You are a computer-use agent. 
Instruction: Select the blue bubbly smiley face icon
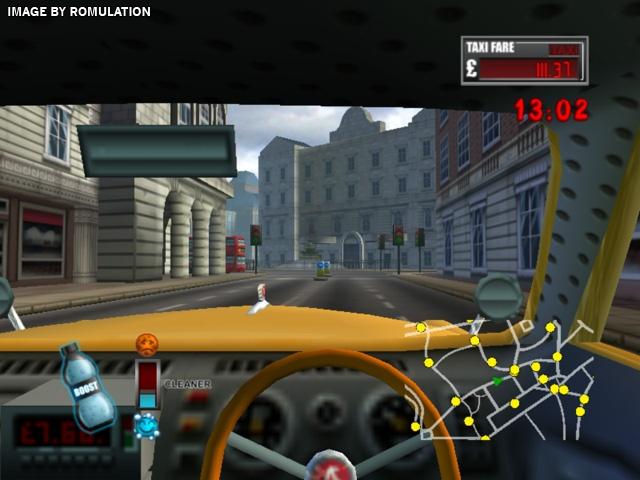147,425
